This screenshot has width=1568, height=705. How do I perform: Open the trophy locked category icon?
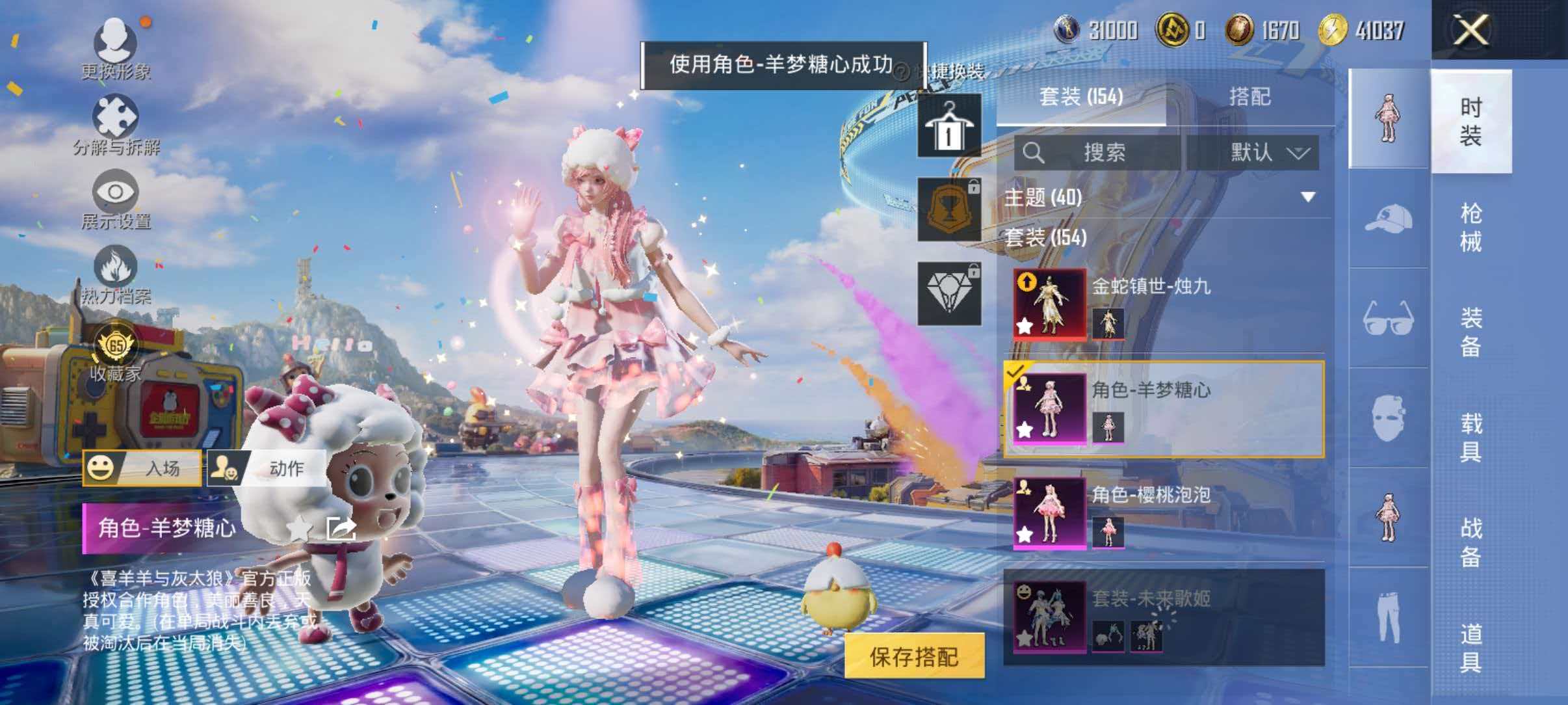click(948, 209)
